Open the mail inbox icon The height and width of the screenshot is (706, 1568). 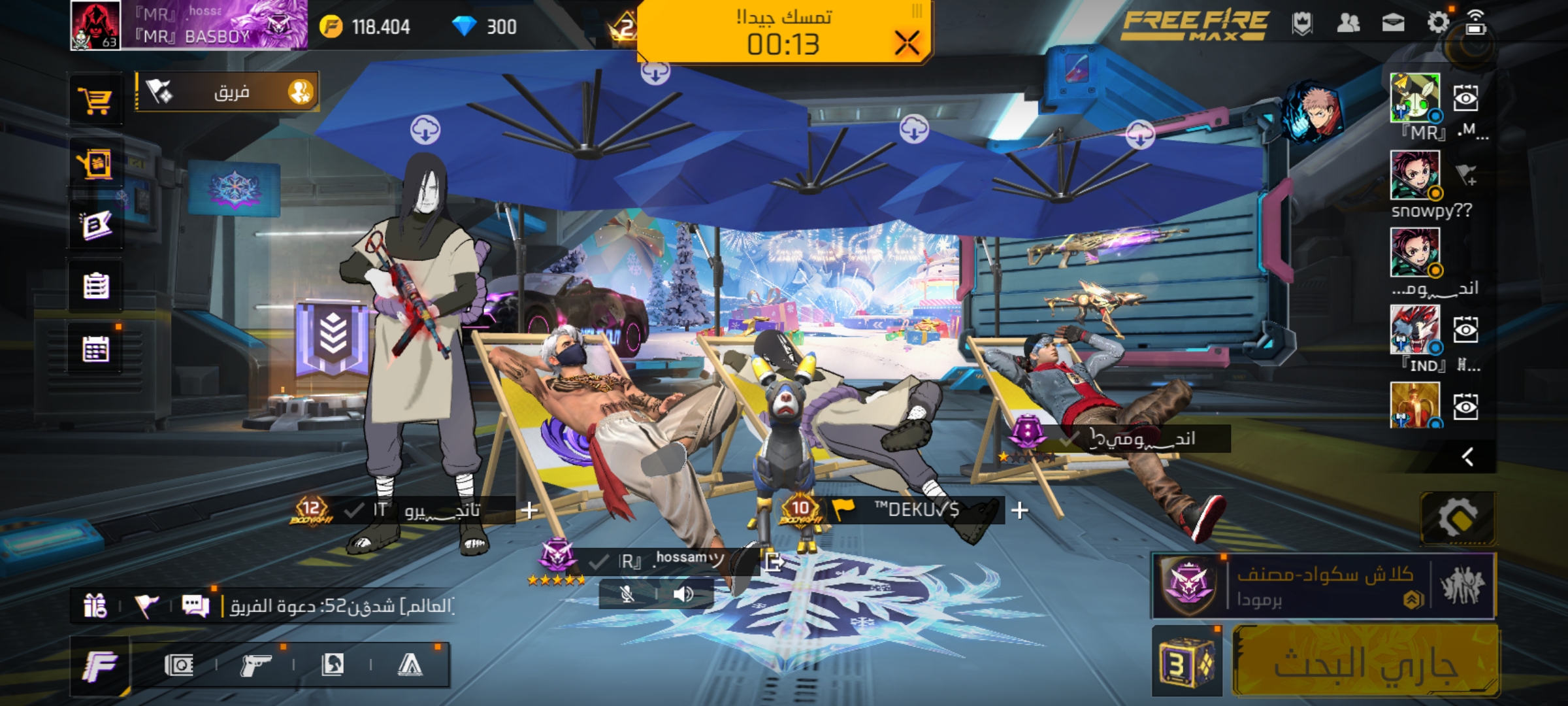1393,24
